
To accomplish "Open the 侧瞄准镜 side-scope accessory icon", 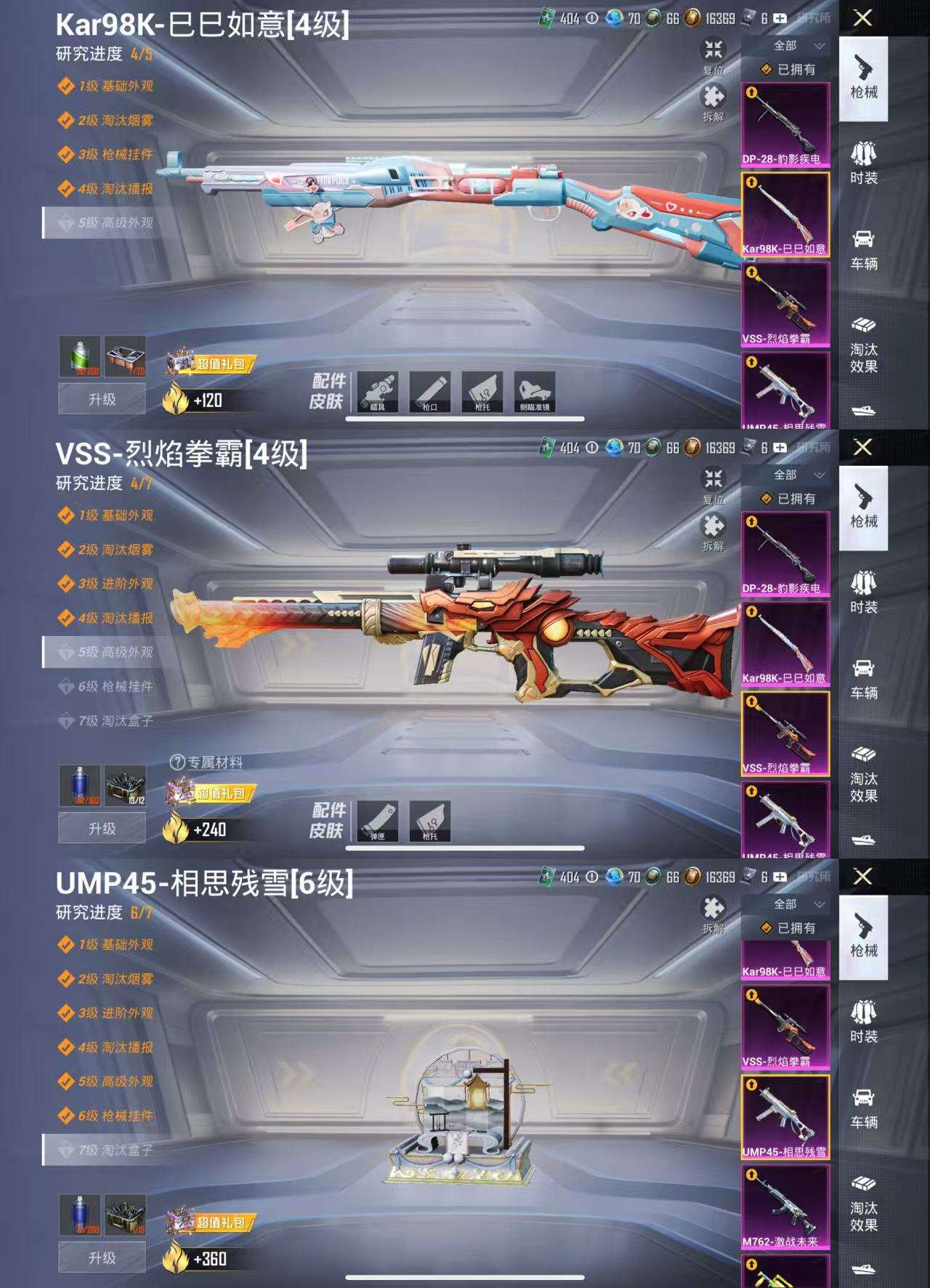I will point(535,391).
